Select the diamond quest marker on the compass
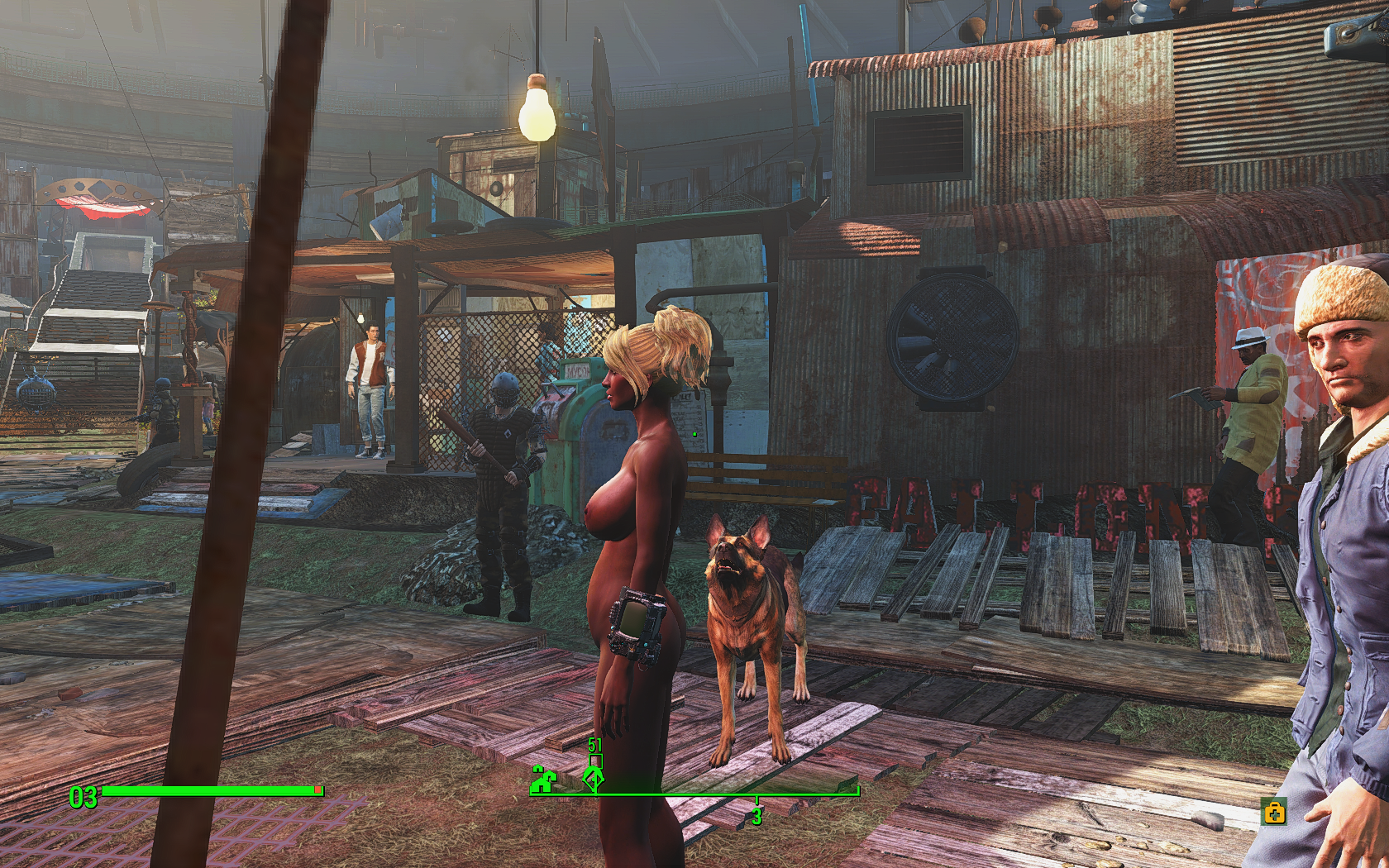The image size is (1389, 868). coord(593,778)
